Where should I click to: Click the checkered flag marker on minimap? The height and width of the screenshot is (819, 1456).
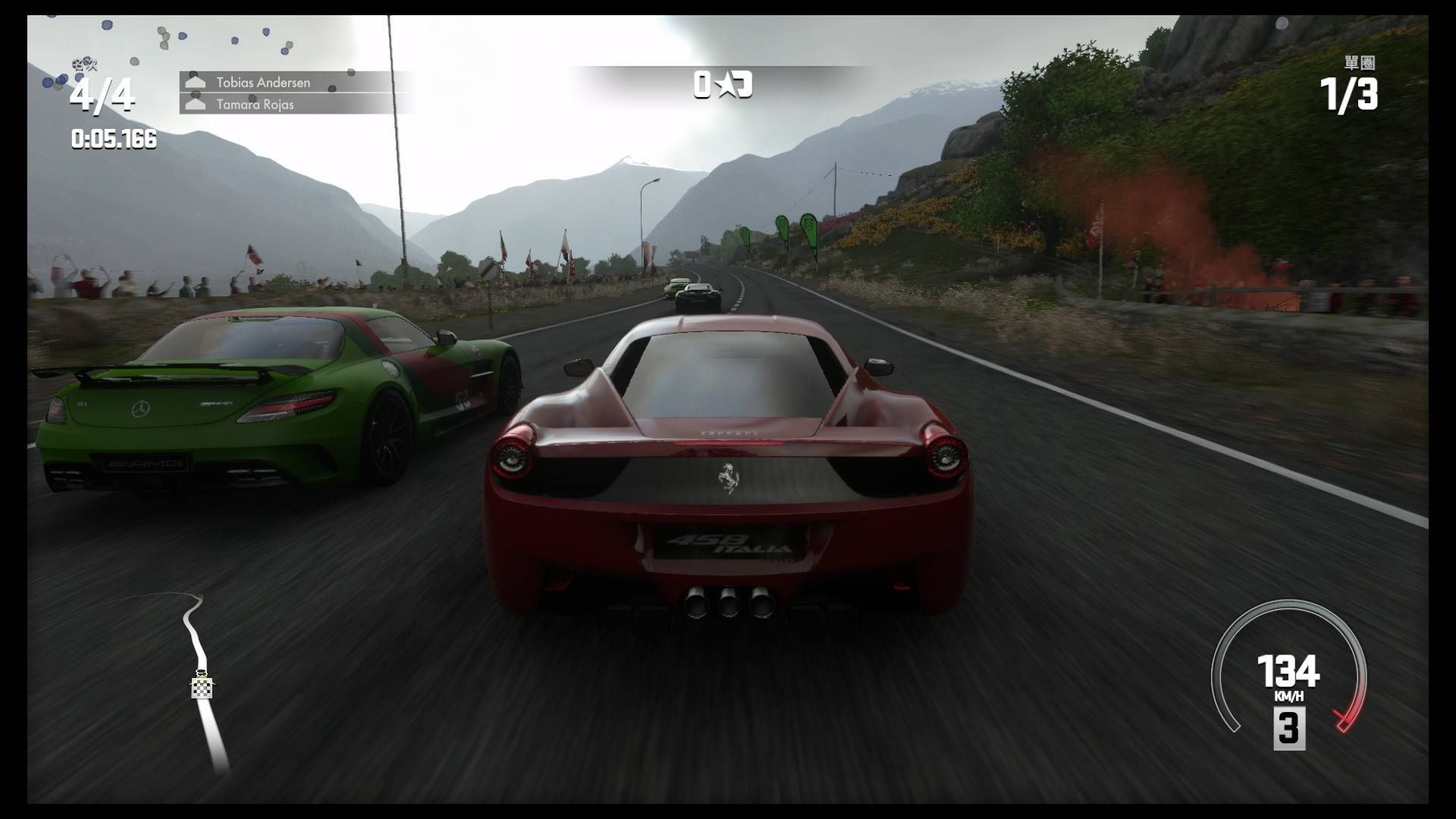pos(202,688)
